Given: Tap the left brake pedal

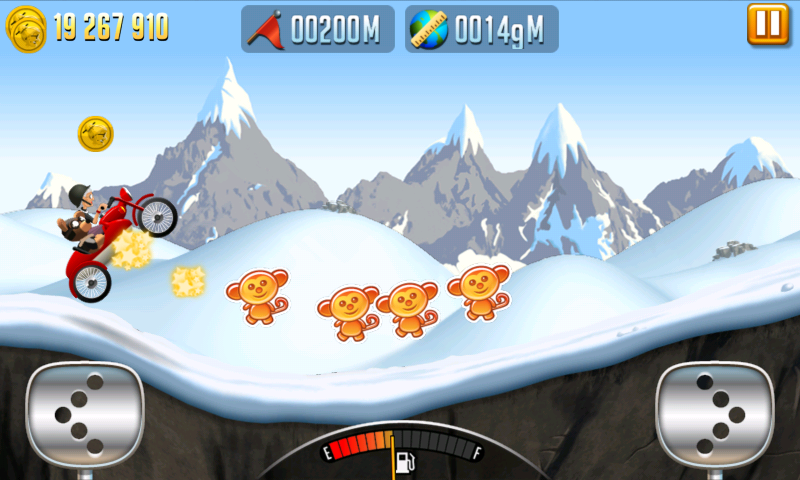Looking at the screenshot, I should tap(85, 413).
